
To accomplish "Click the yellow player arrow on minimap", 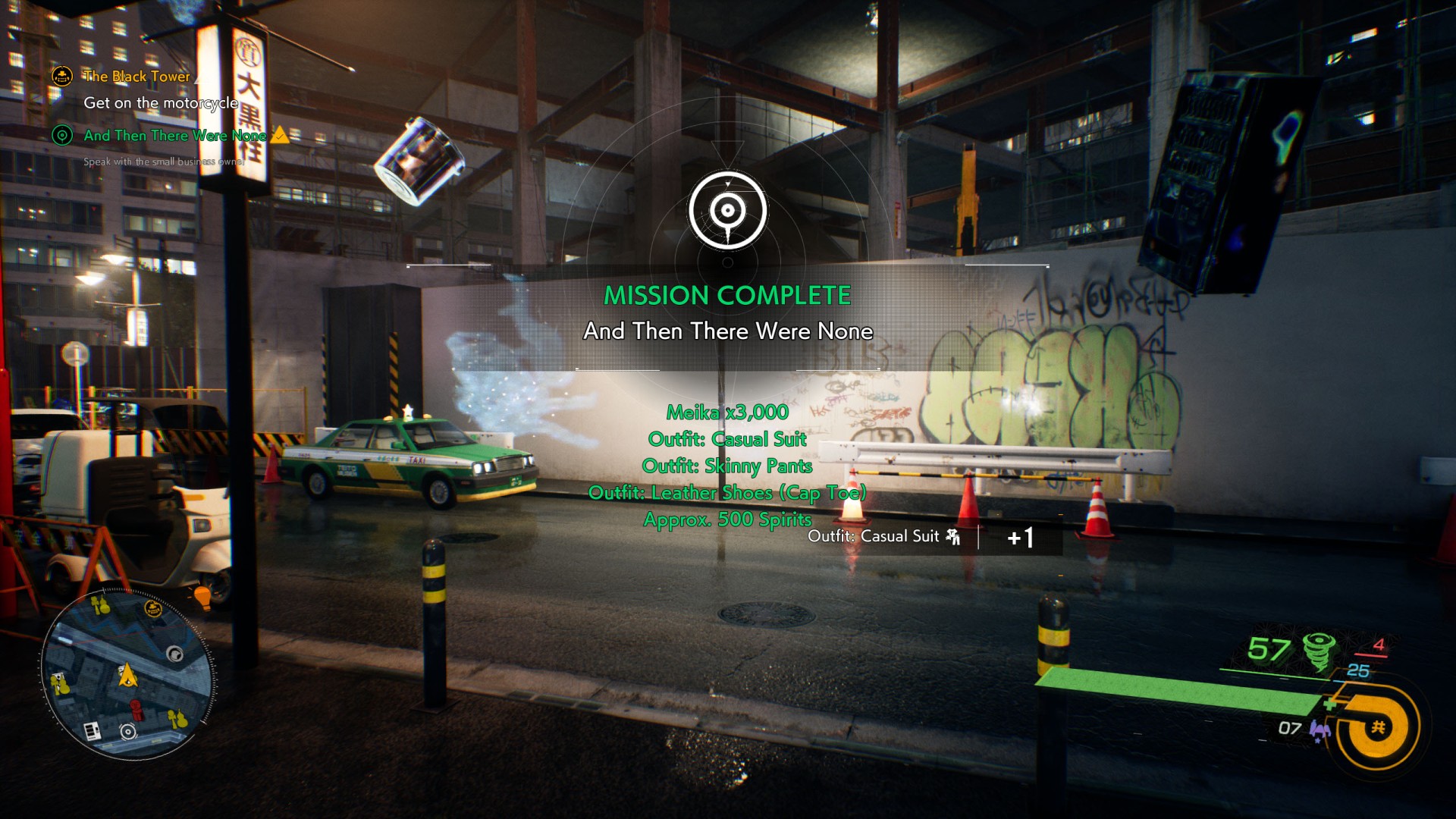I will pos(127,673).
